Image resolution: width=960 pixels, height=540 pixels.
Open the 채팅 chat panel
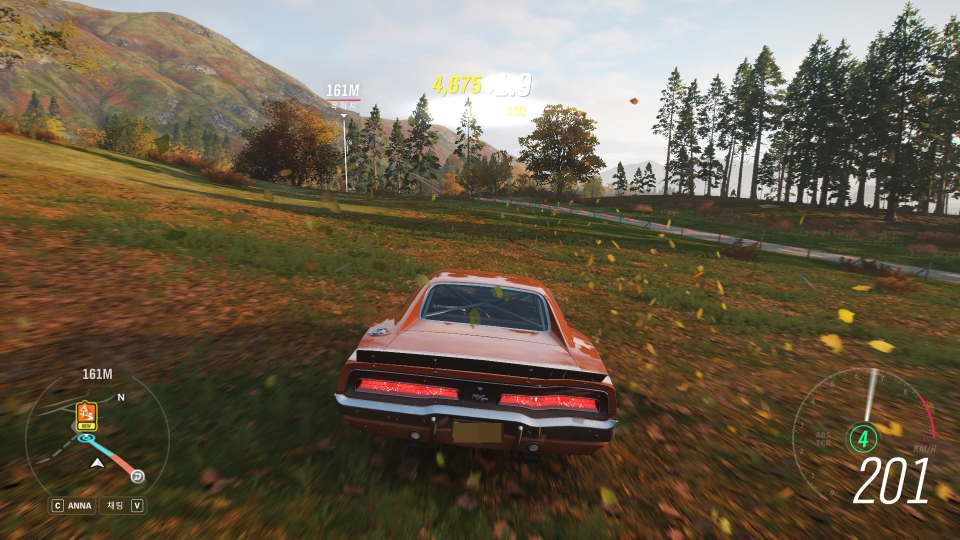tap(116, 505)
